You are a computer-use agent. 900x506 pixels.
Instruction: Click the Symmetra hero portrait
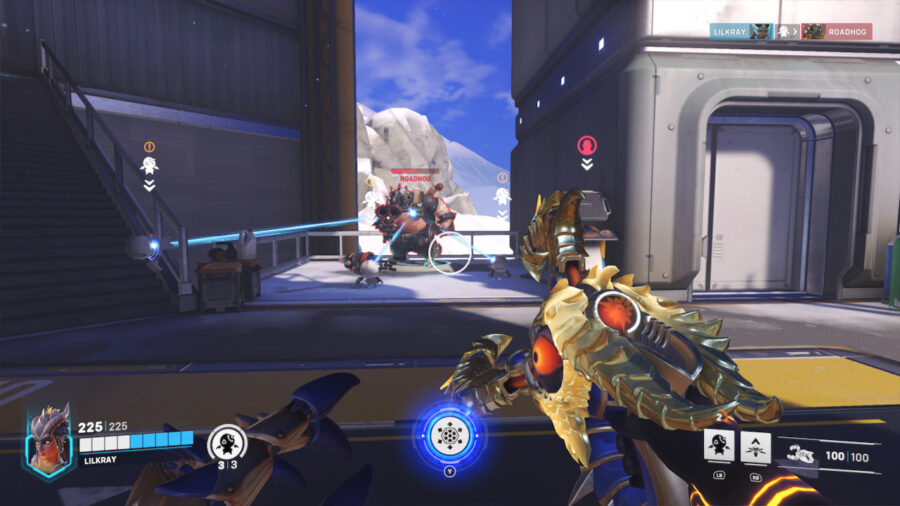pos(48,441)
